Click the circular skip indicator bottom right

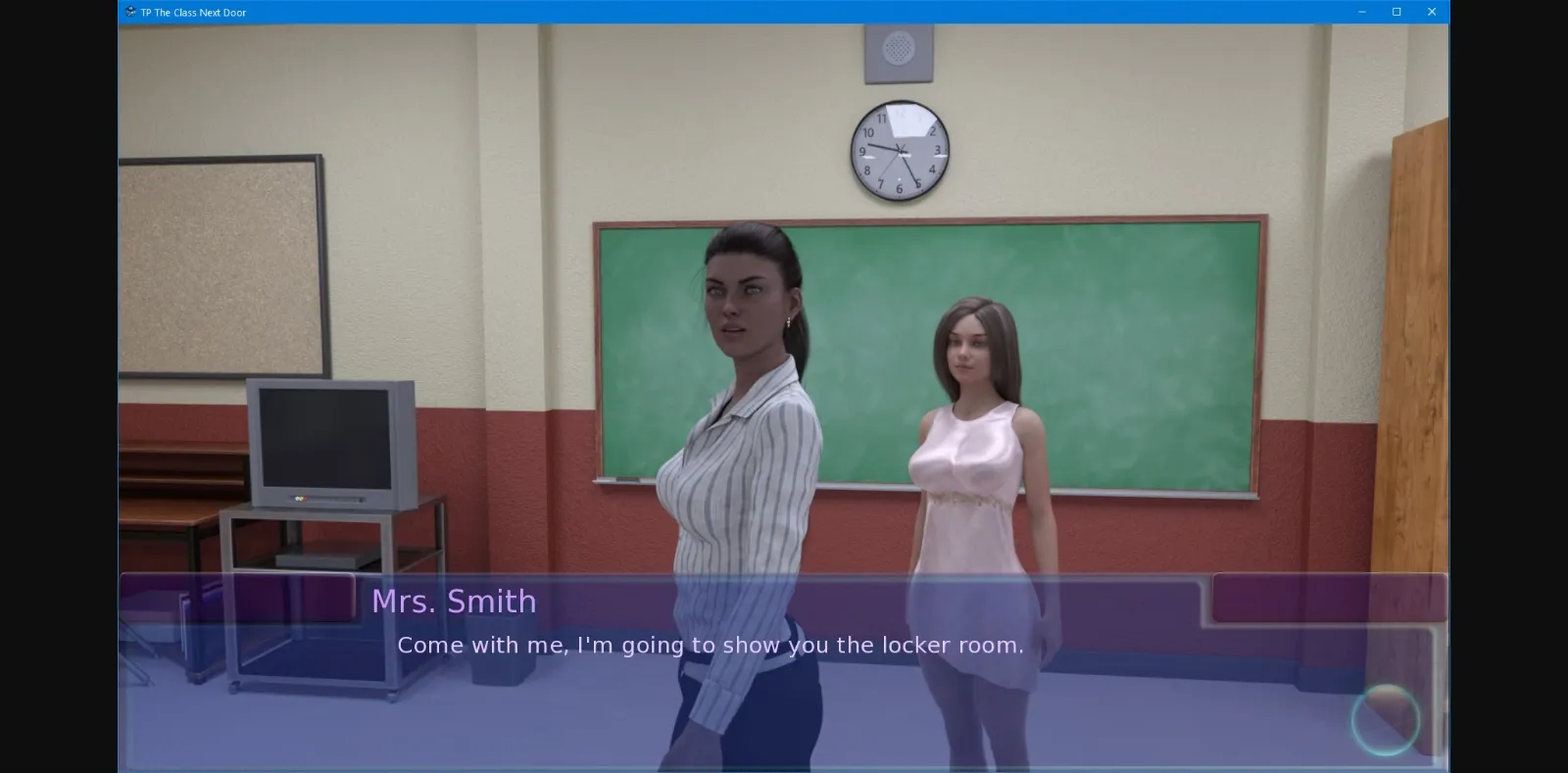pos(1385,720)
